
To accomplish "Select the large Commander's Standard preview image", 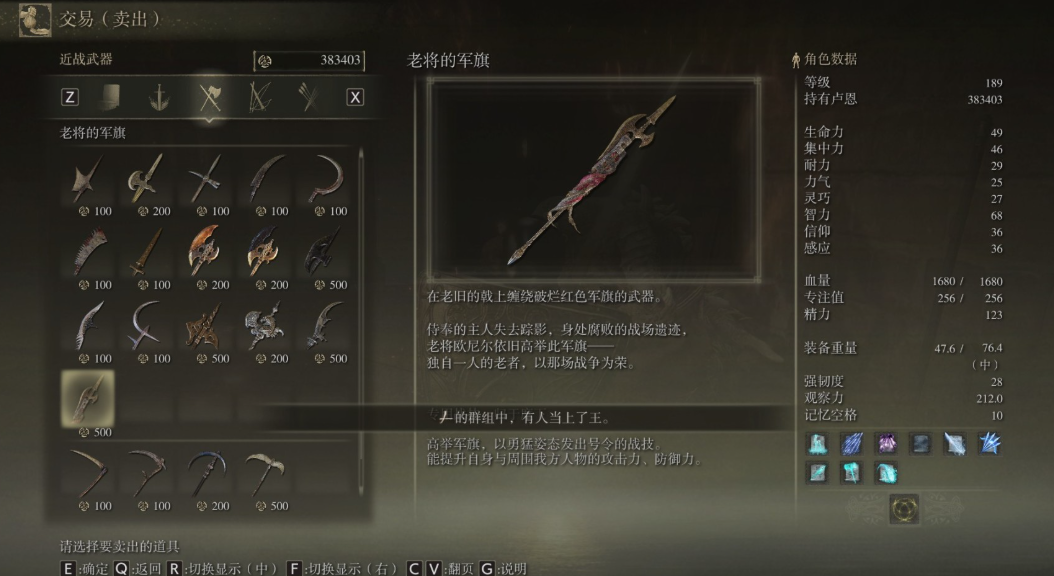I will coord(593,179).
